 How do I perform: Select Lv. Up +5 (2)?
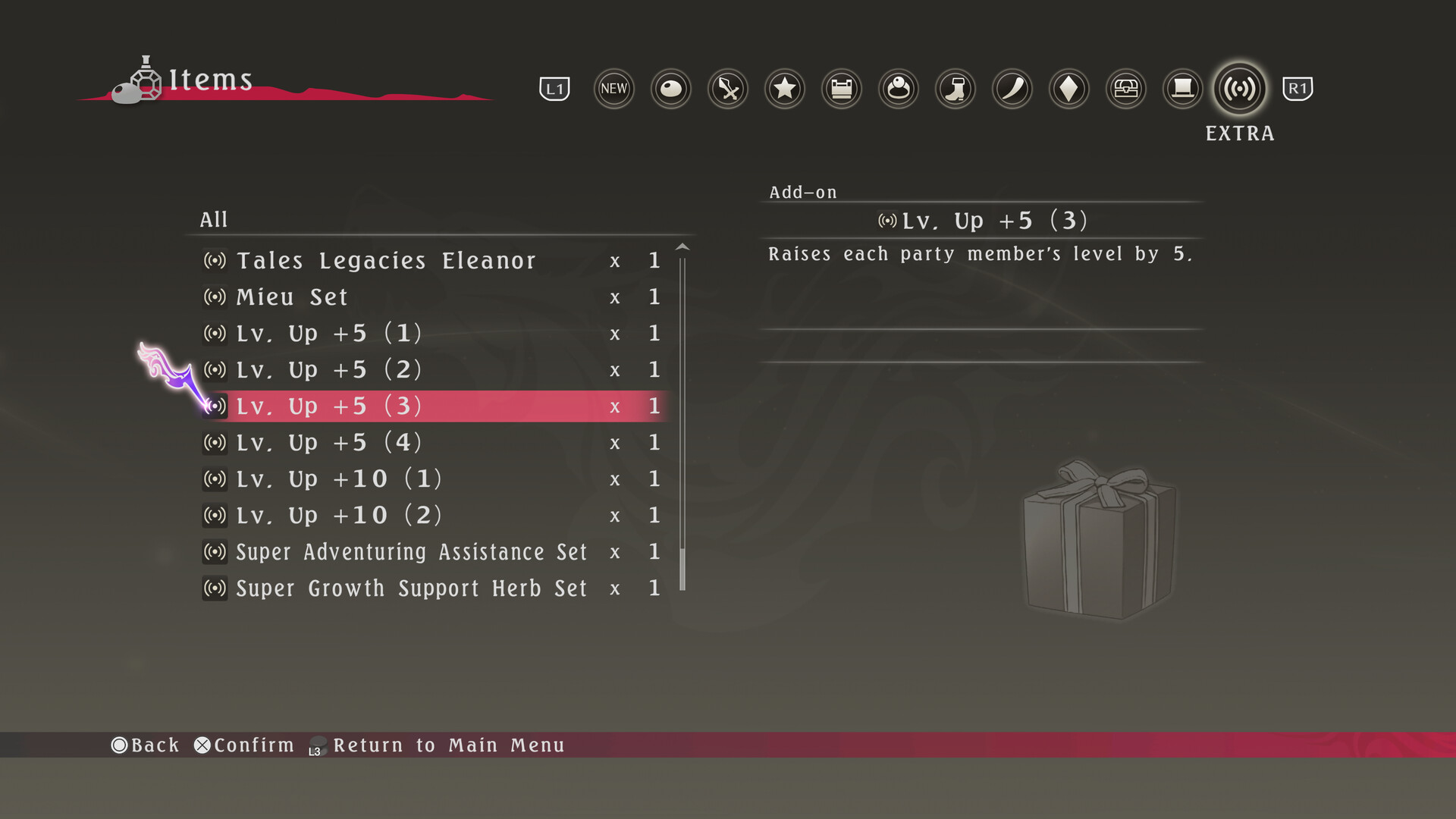point(328,370)
